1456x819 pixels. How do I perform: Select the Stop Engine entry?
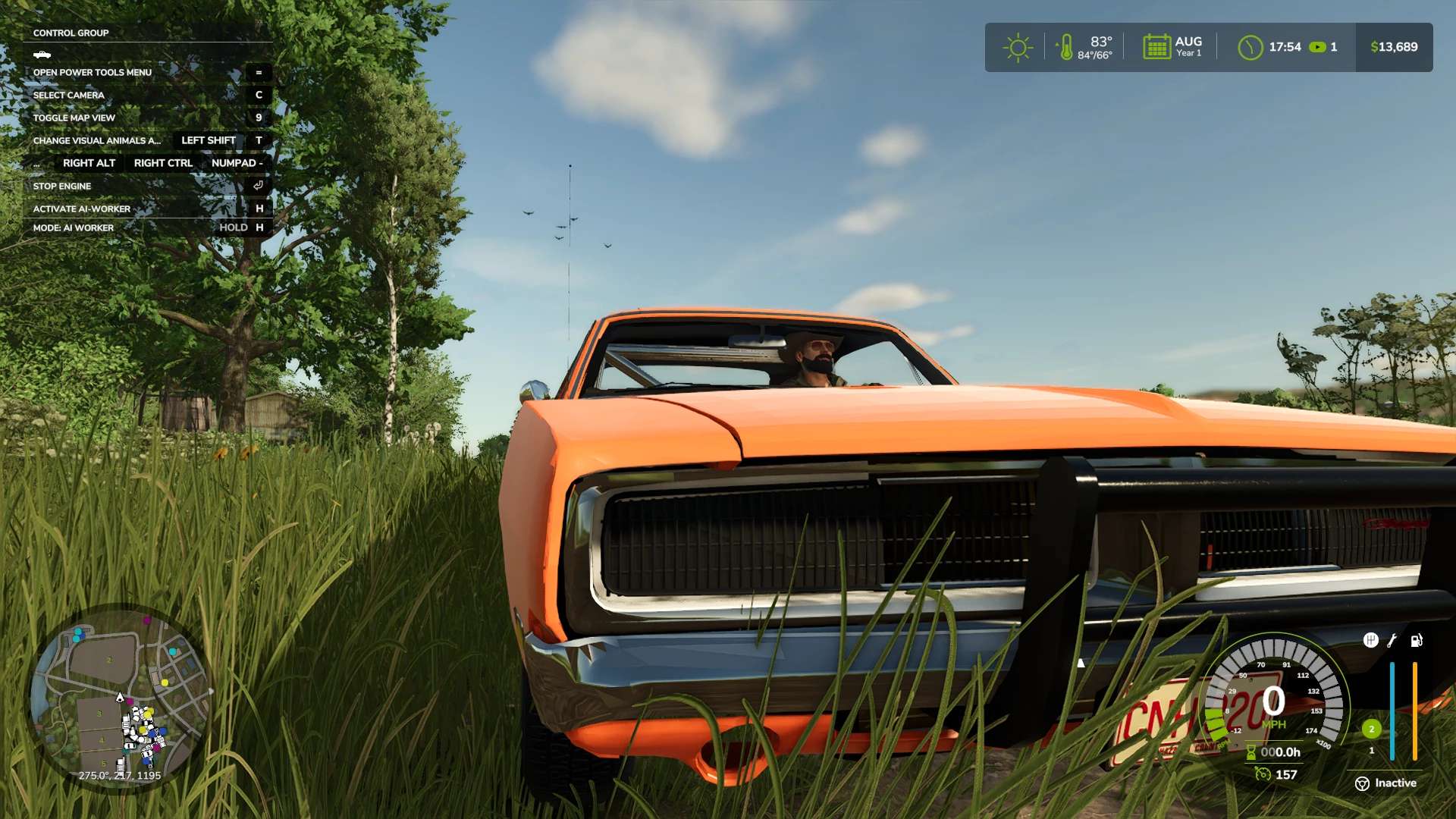point(62,187)
